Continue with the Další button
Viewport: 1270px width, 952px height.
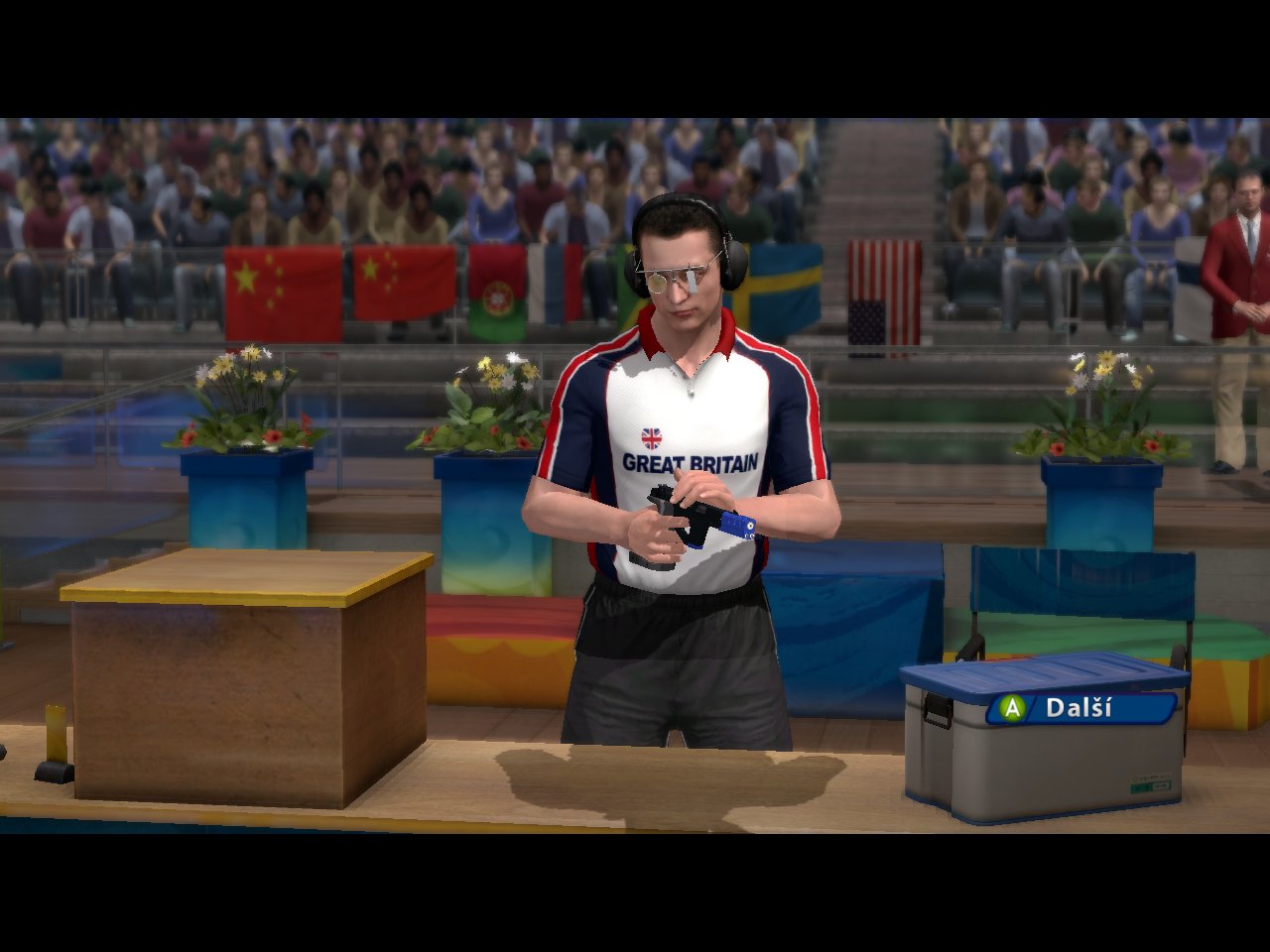pos(1079,708)
